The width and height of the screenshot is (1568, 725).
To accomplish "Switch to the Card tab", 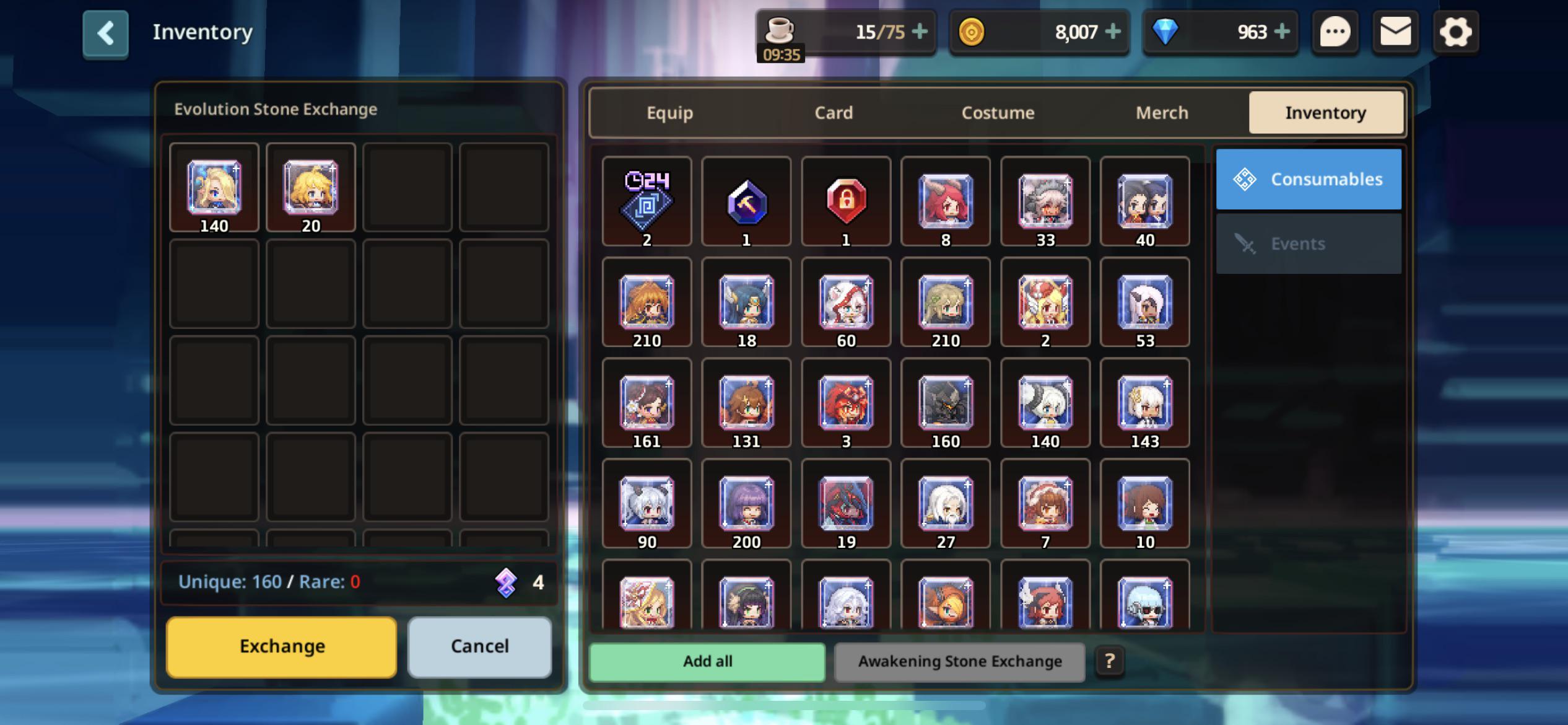I will [x=833, y=112].
